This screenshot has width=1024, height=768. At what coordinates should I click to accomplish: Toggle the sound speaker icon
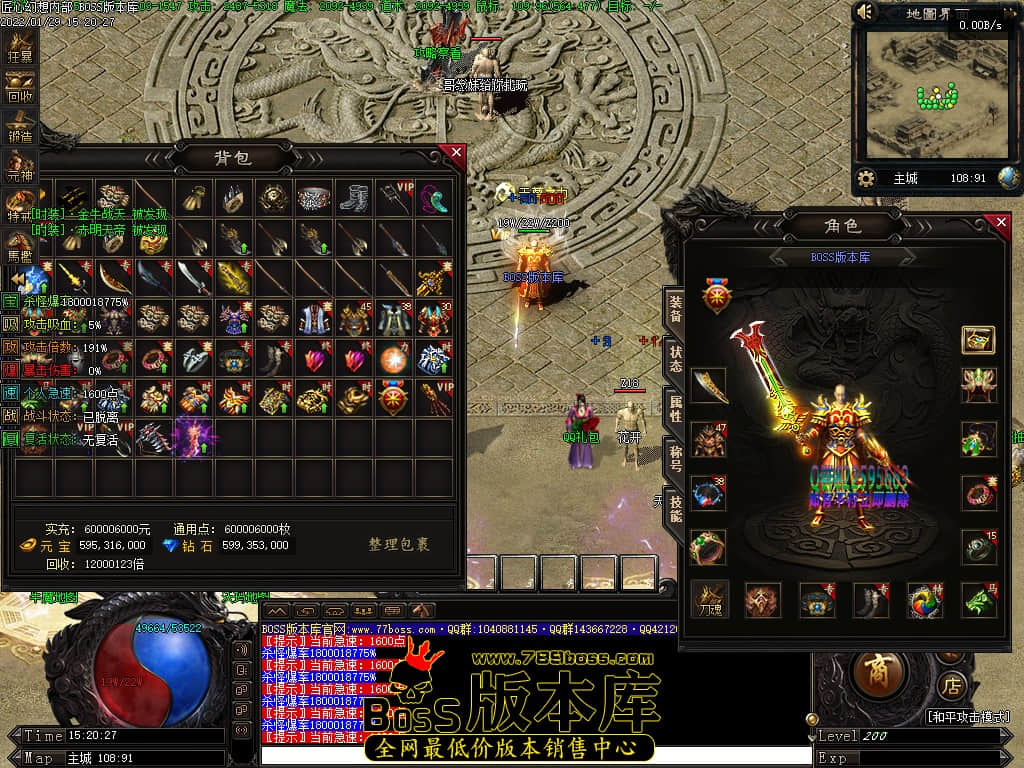click(866, 13)
